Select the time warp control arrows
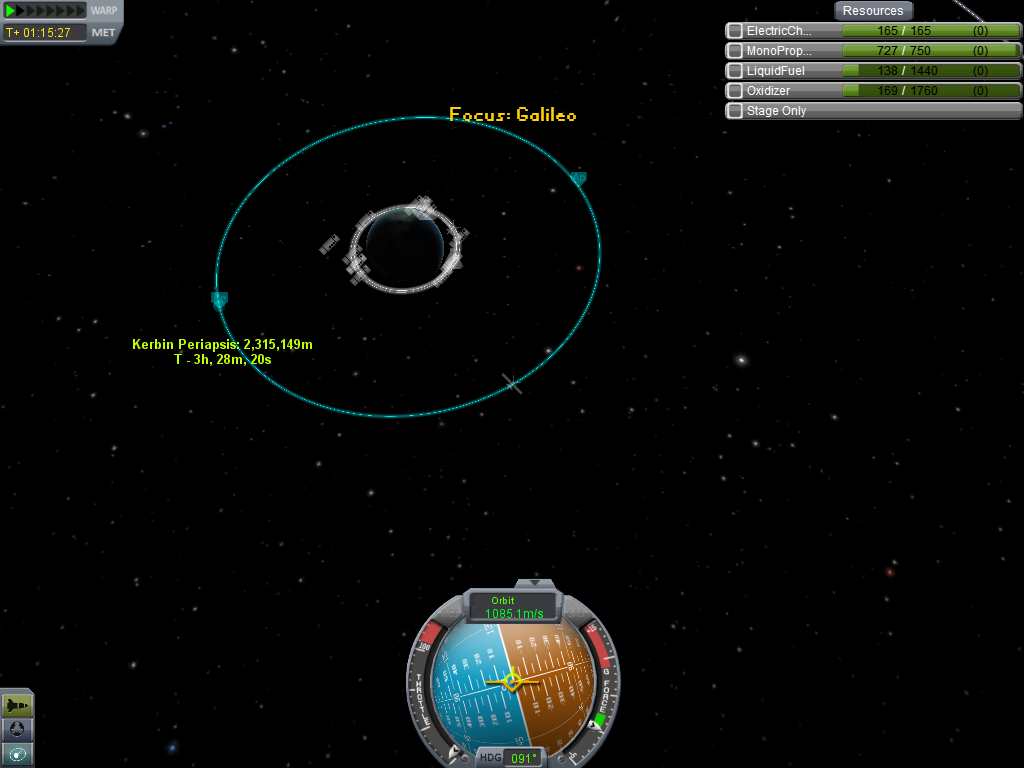Screen dimensions: 1024x768 45,11
